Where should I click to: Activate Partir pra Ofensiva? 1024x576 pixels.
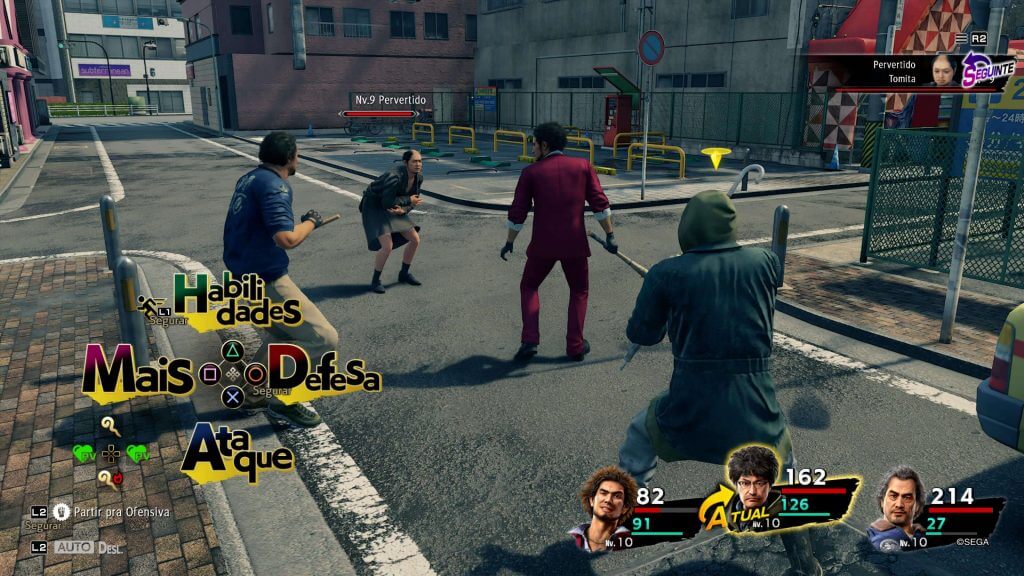coord(111,511)
